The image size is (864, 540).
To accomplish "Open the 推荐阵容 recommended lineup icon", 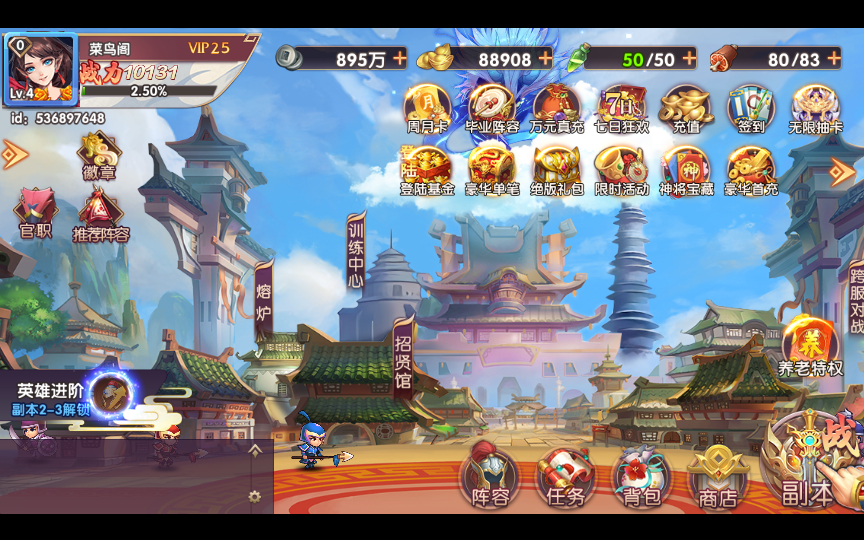I will 100,217.
